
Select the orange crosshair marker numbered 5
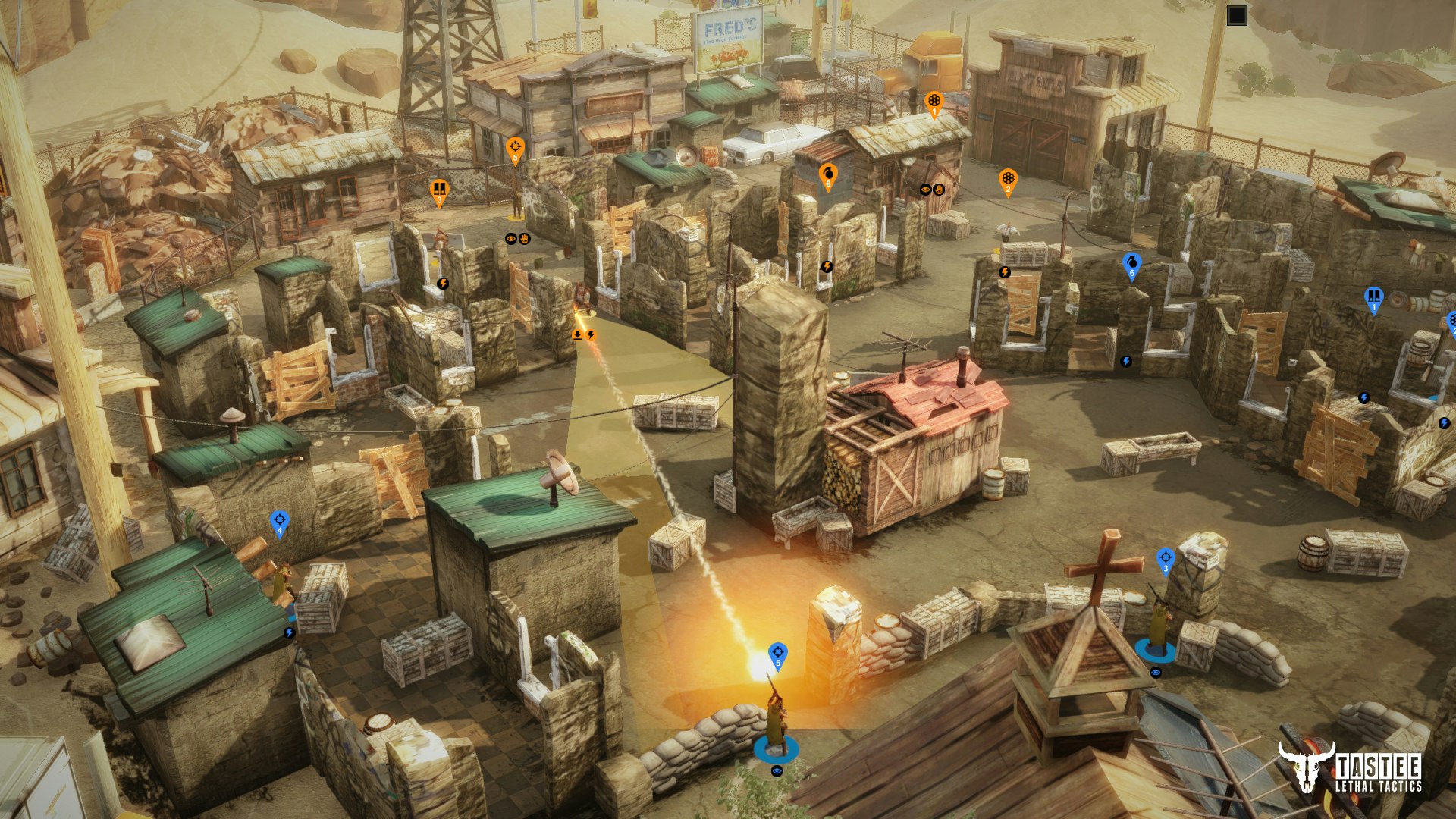(516, 146)
